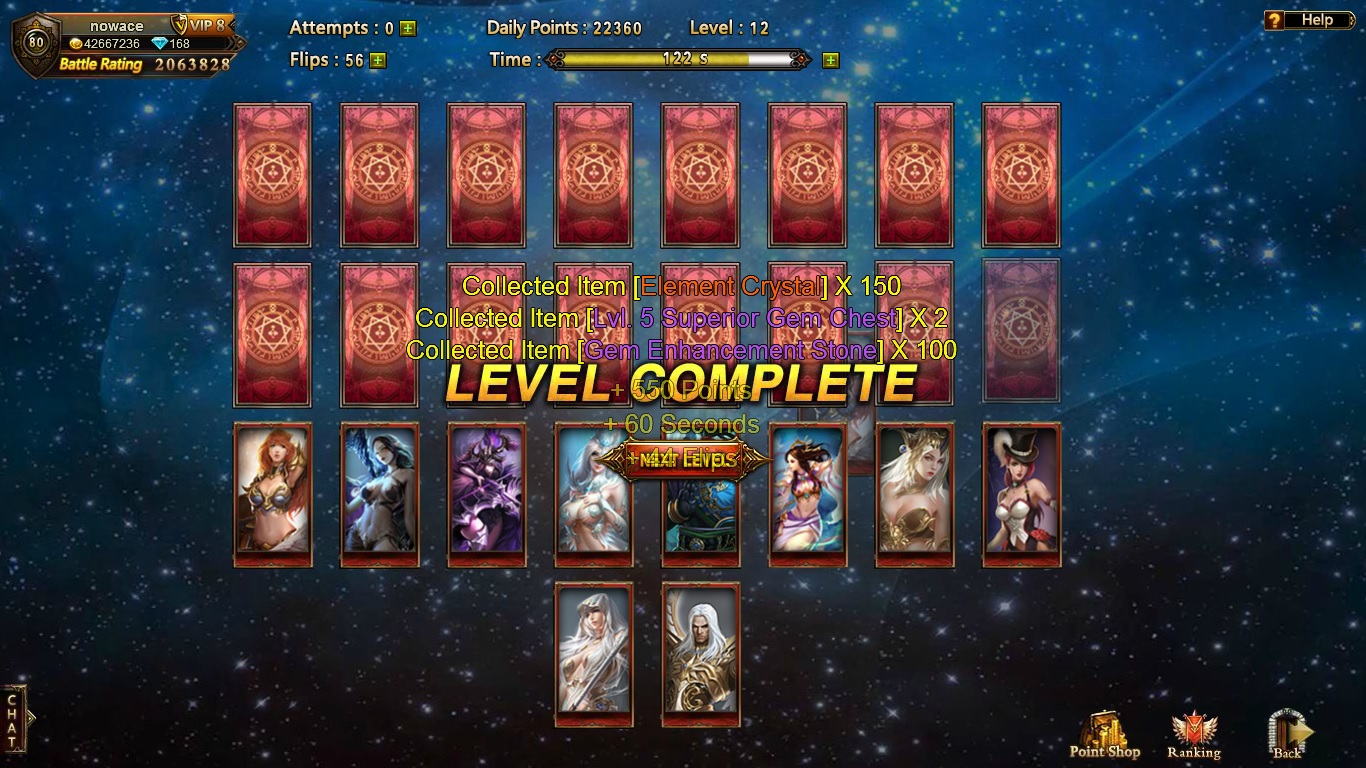Go Back through the exit door icon
1366x768 pixels.
click(x=1288, y=735)
